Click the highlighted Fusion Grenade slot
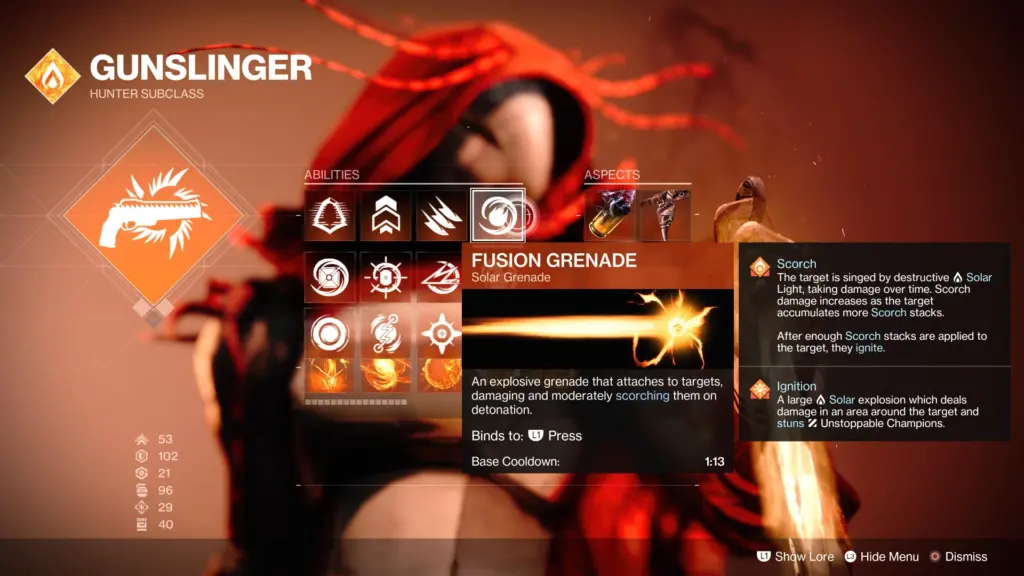This screenshot has height=576, width=1024. tap(497, 215)
